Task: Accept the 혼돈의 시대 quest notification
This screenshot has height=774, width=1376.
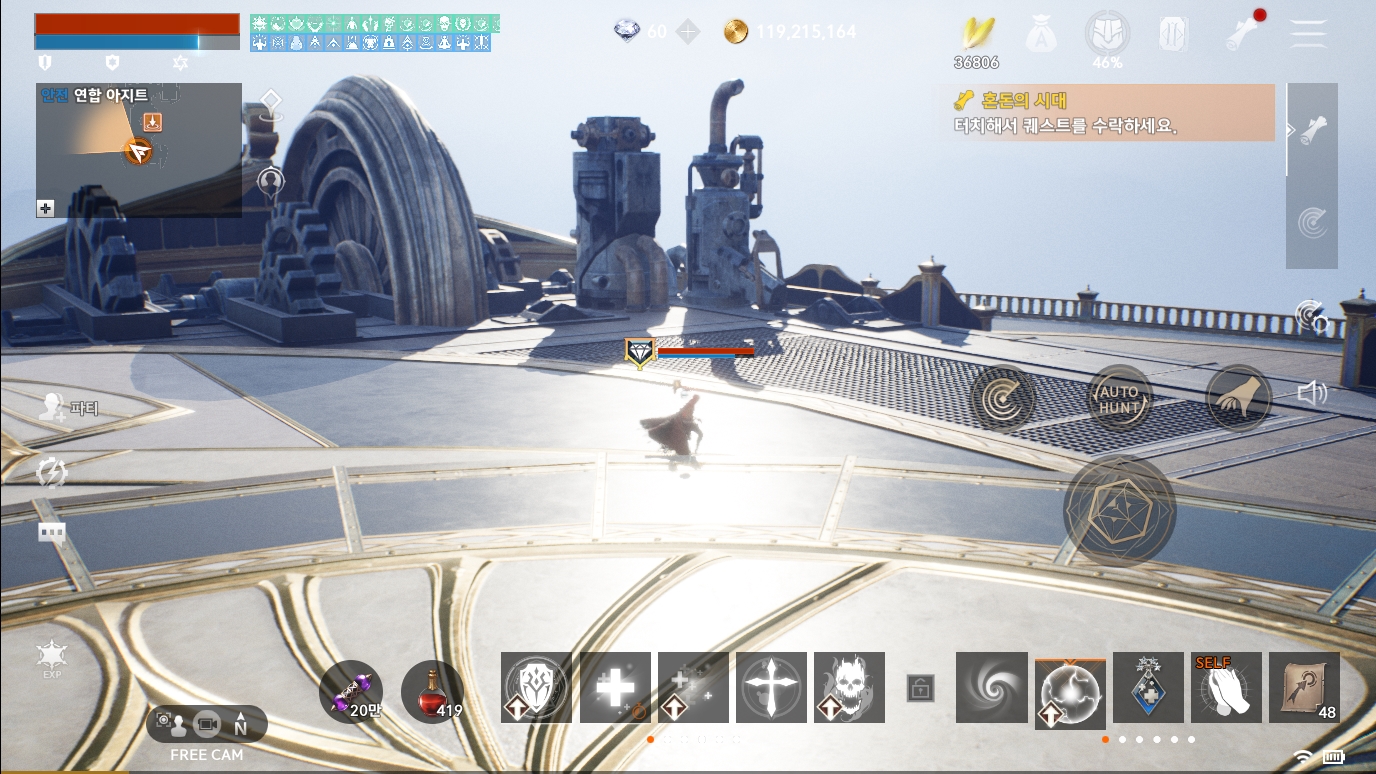Action: 1105,112
